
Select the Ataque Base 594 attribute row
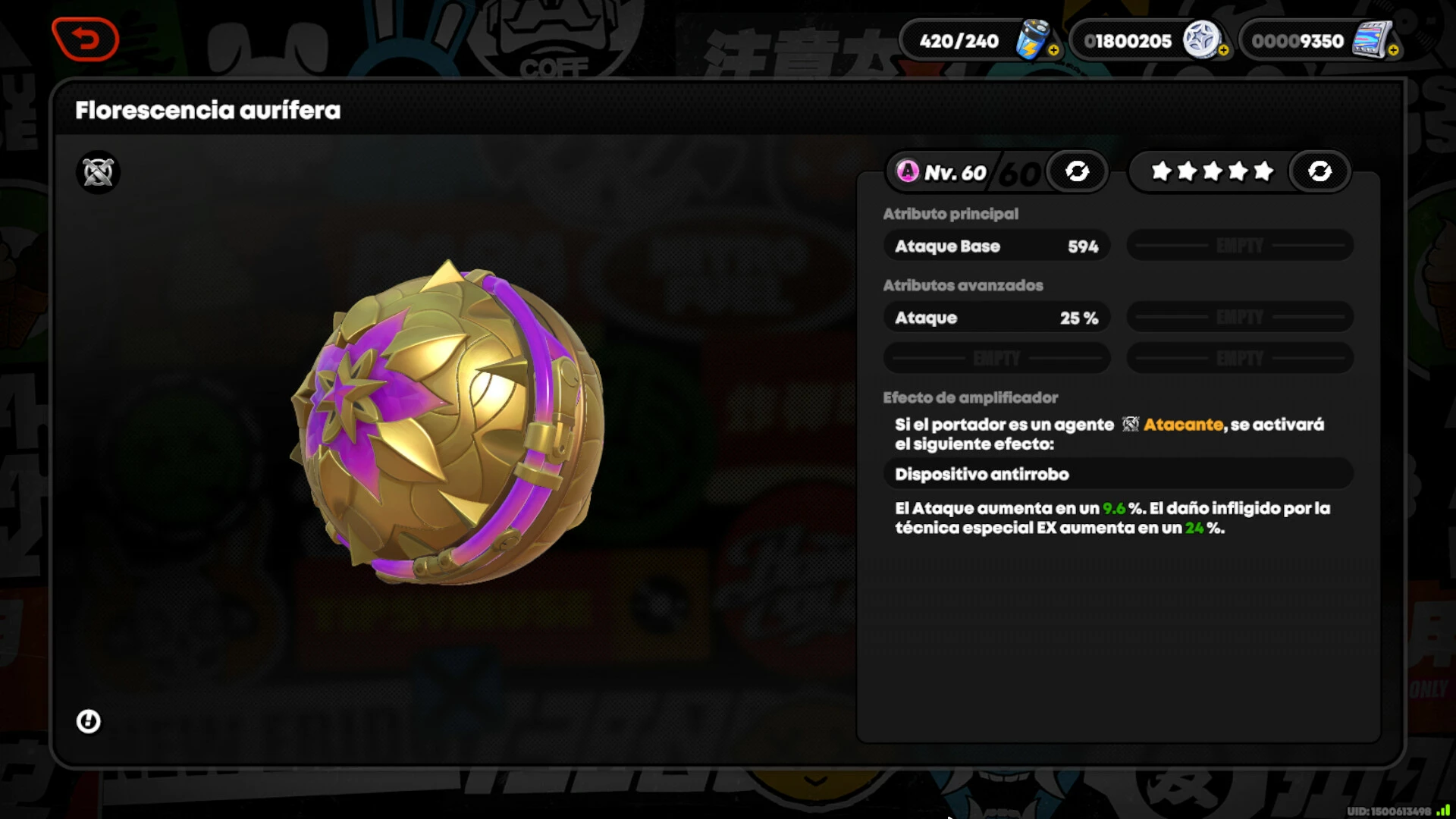pos(996,246)
